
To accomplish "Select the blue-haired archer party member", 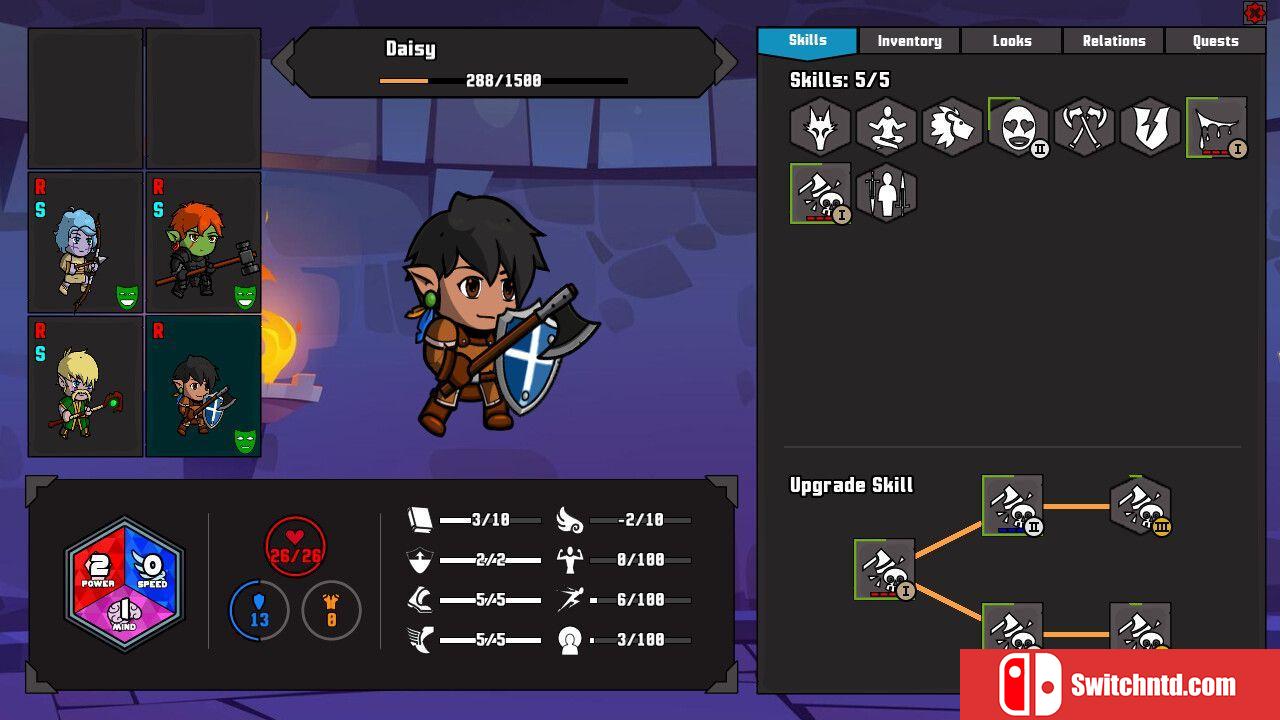I will pos(85,243).
